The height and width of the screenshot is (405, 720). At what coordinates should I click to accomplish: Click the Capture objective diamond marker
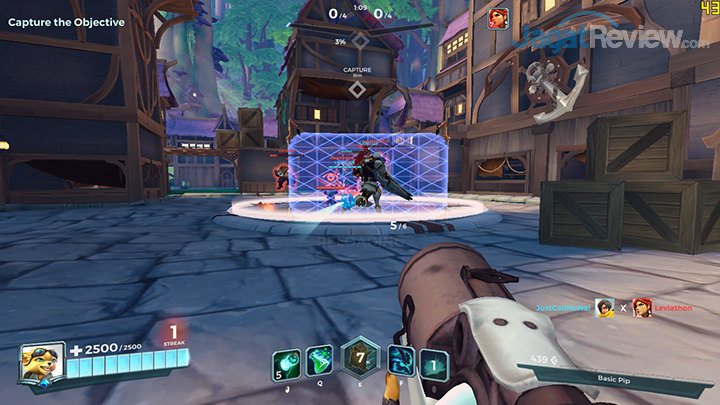pyautogui.click(x=357, y=90)
